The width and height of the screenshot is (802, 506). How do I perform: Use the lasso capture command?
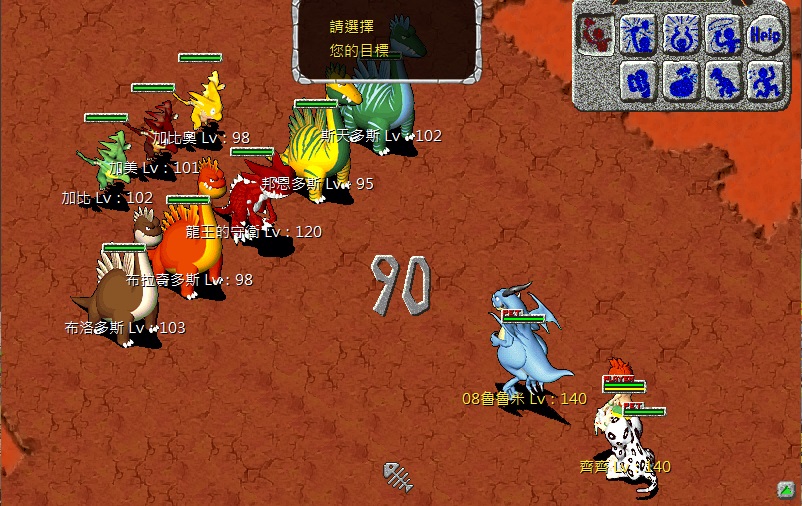pos(723,35)
